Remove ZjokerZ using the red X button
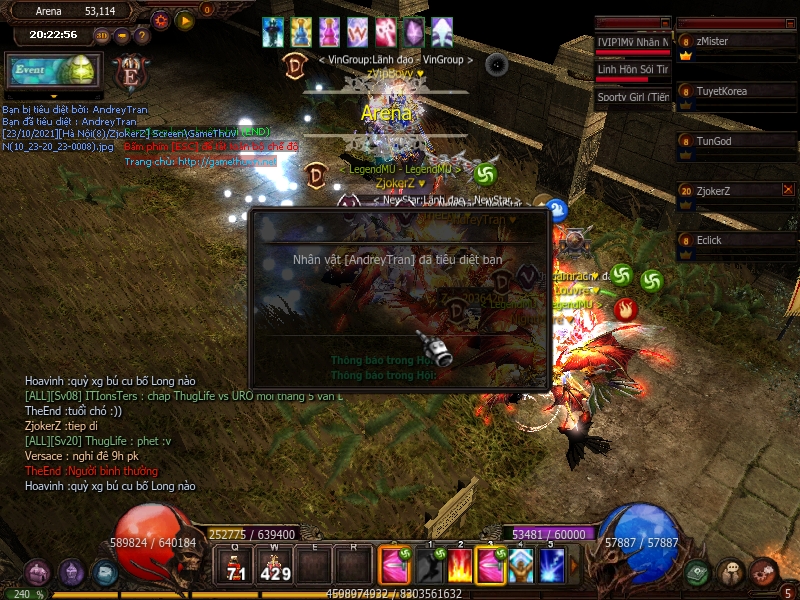This screenshot has height=600, width=800. click(x=788, y=189)
